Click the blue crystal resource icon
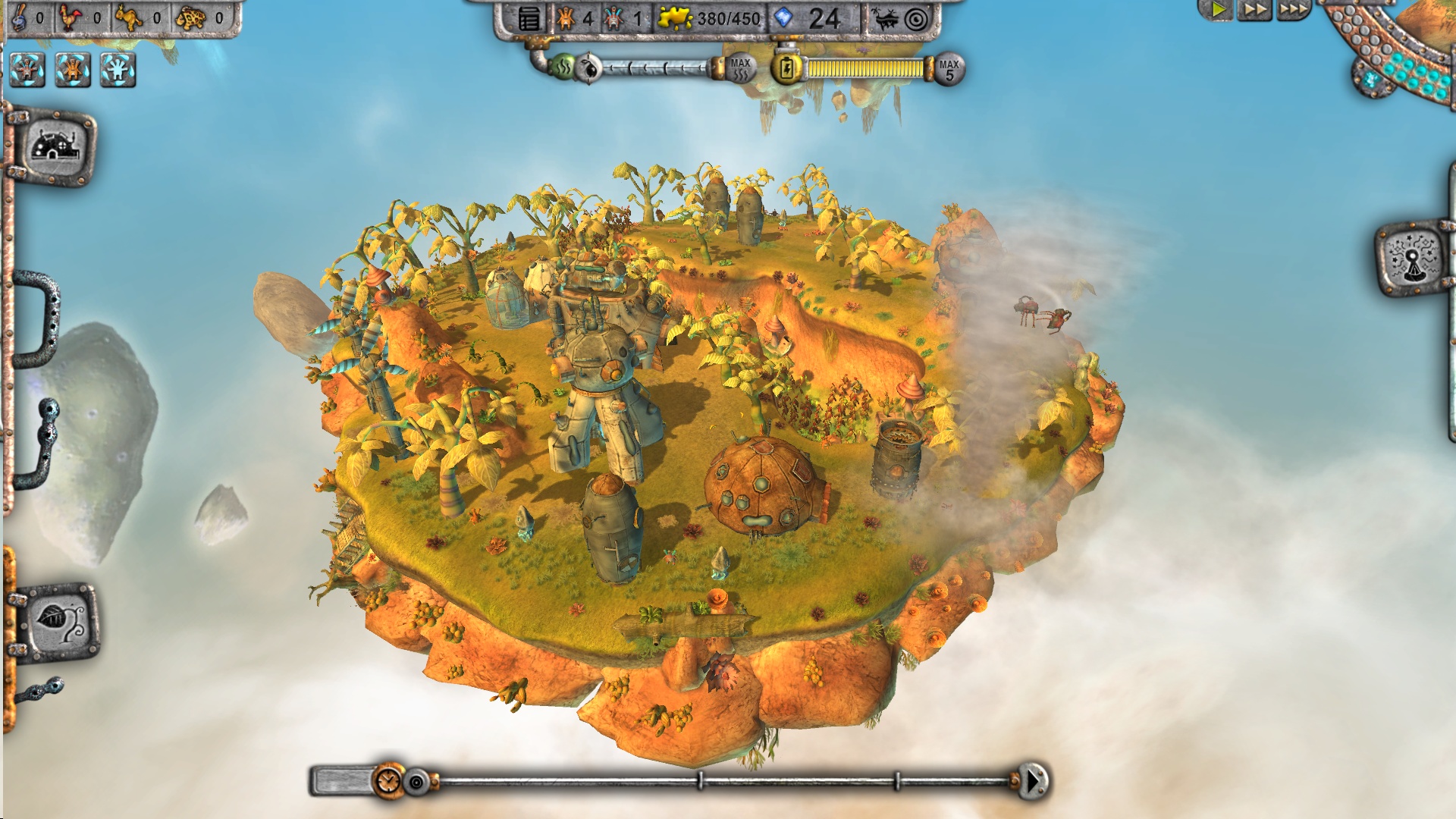This screenshot has height=819, width=1456. pyautogui.click(x=785, y=18)
